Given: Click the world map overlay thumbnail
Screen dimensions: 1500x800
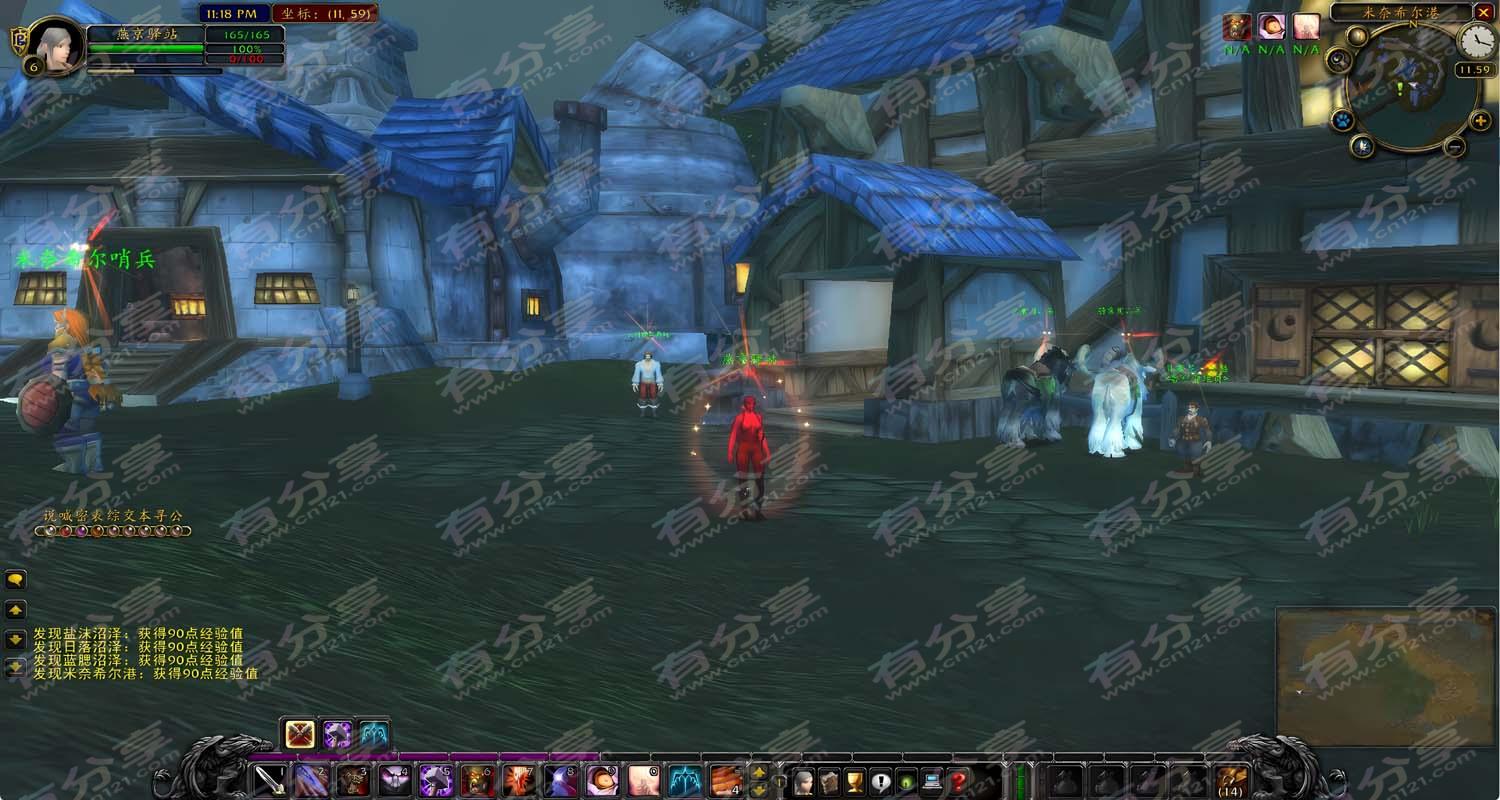Looking at the screenshot, I should 1384,676.
